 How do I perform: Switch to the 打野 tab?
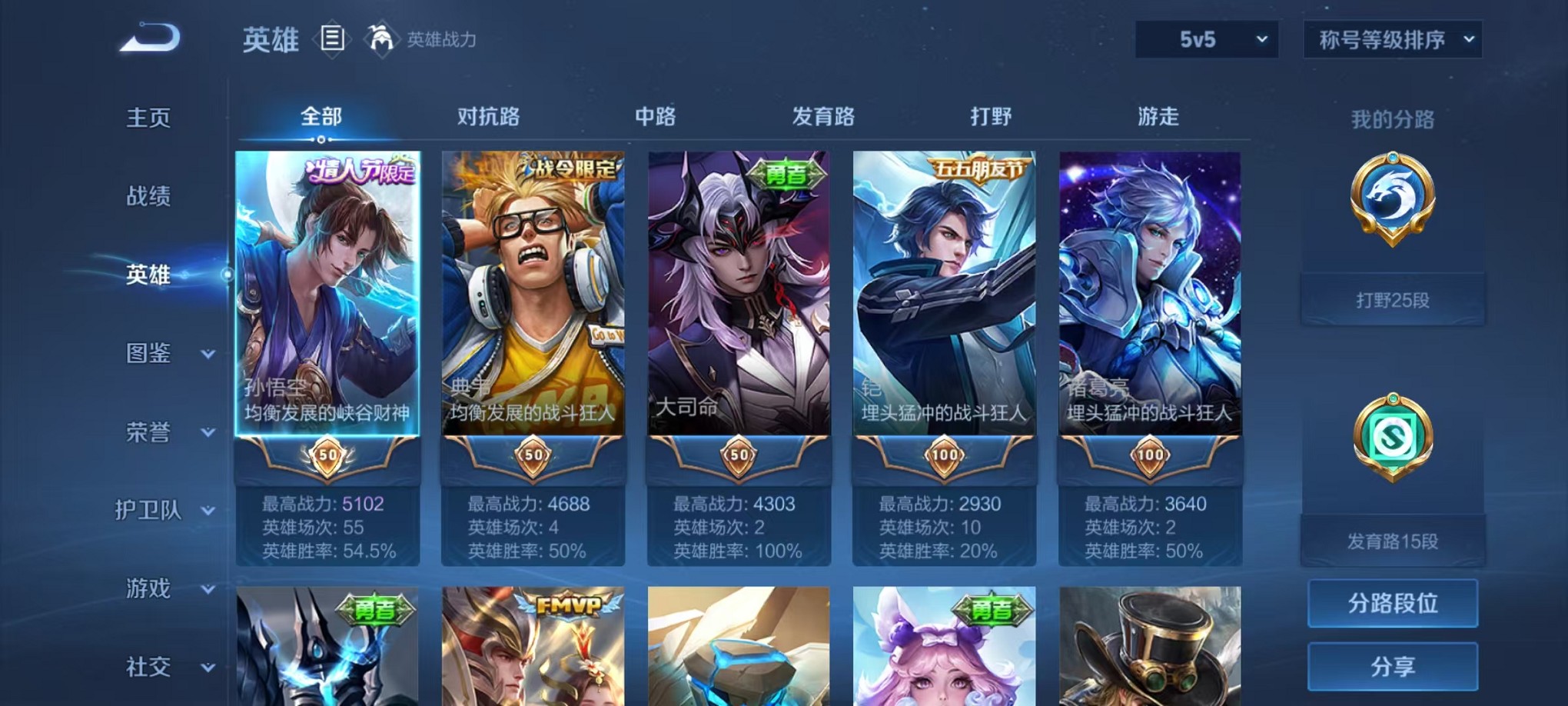pos(990,117)
